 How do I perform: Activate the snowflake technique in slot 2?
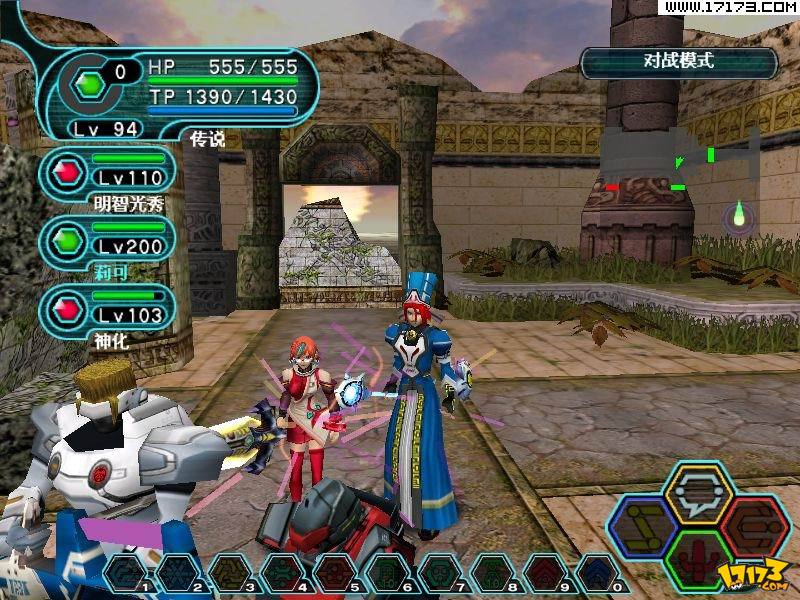[x=178, y=574]
